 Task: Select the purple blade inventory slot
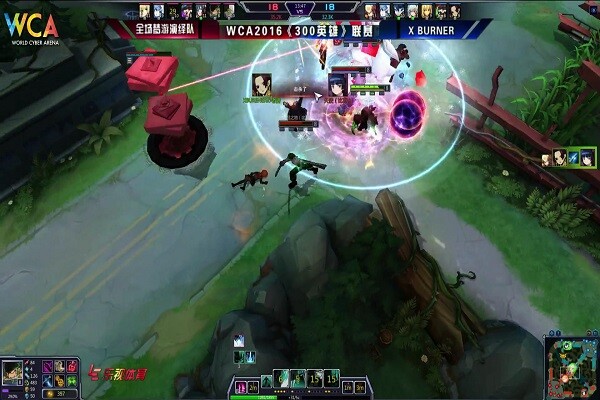tap(47, 366)
